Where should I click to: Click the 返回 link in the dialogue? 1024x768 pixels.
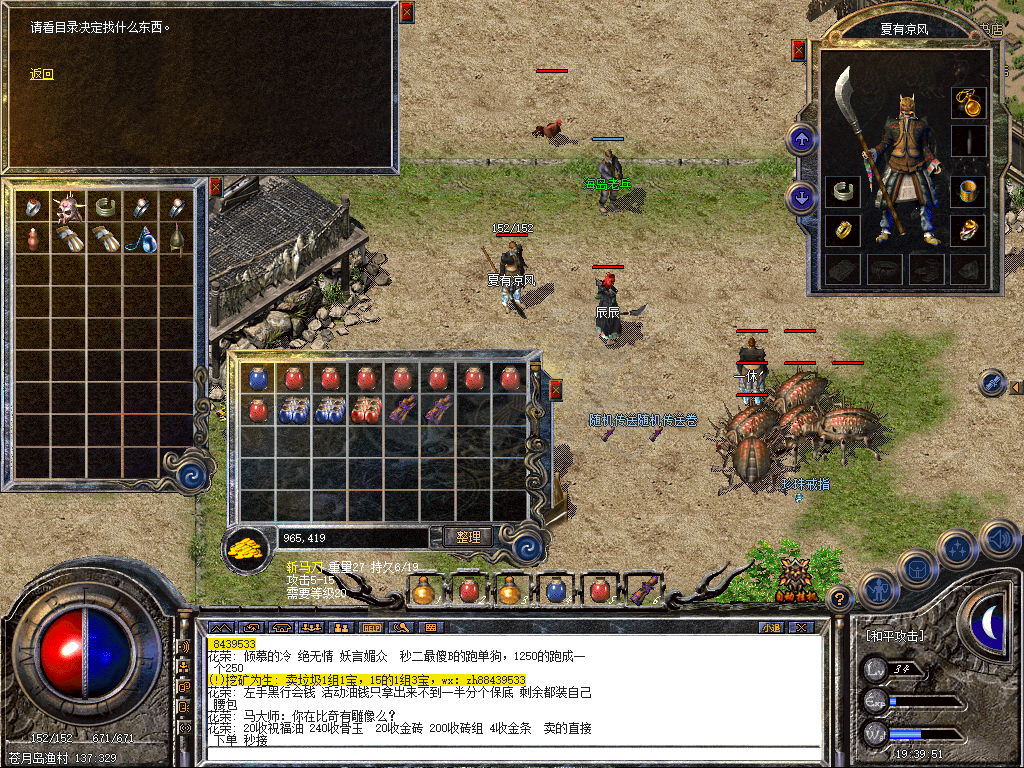click(41, 74)
